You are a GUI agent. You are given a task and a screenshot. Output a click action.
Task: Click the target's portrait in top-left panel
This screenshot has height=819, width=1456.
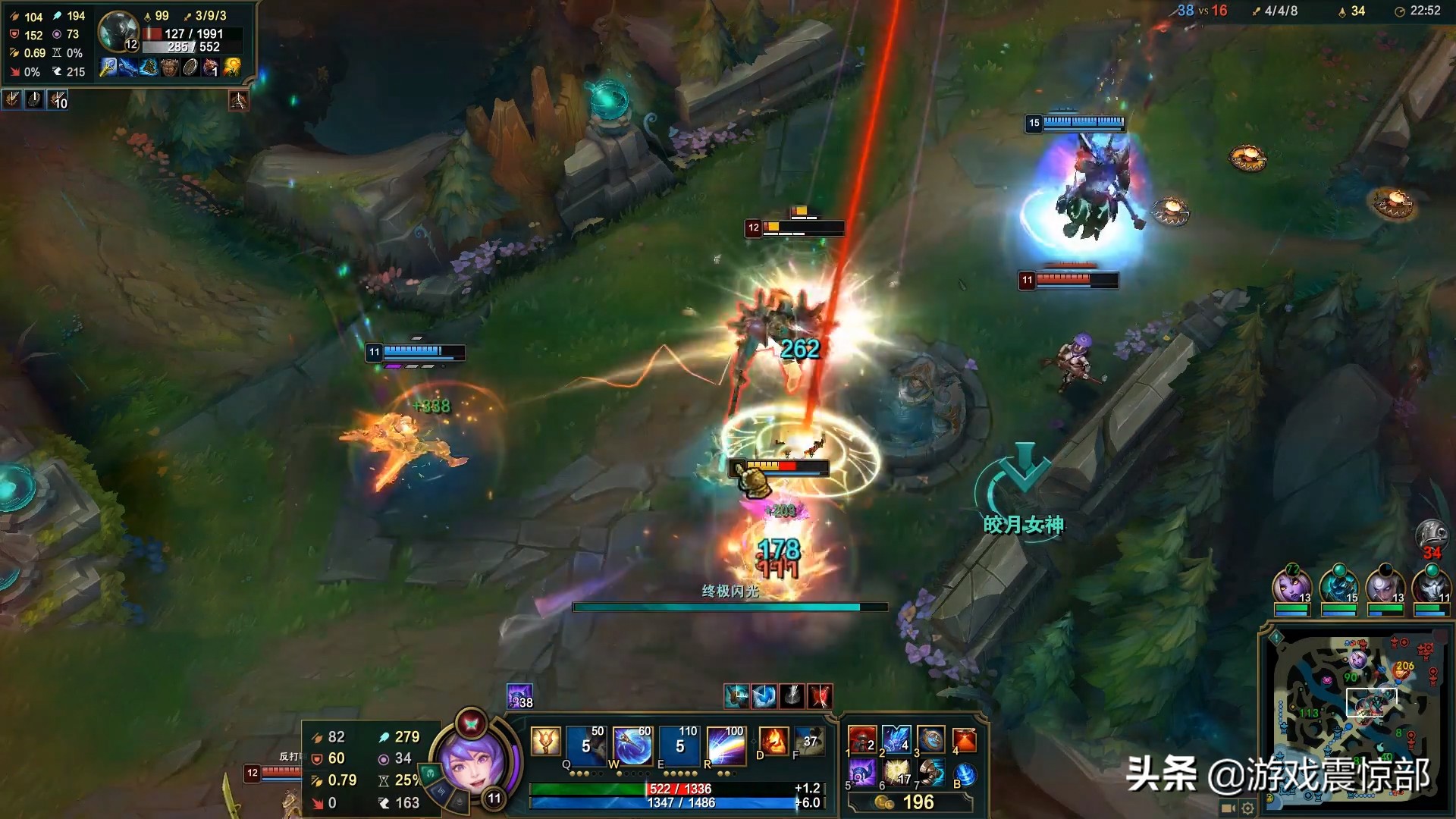pos(118,30)
